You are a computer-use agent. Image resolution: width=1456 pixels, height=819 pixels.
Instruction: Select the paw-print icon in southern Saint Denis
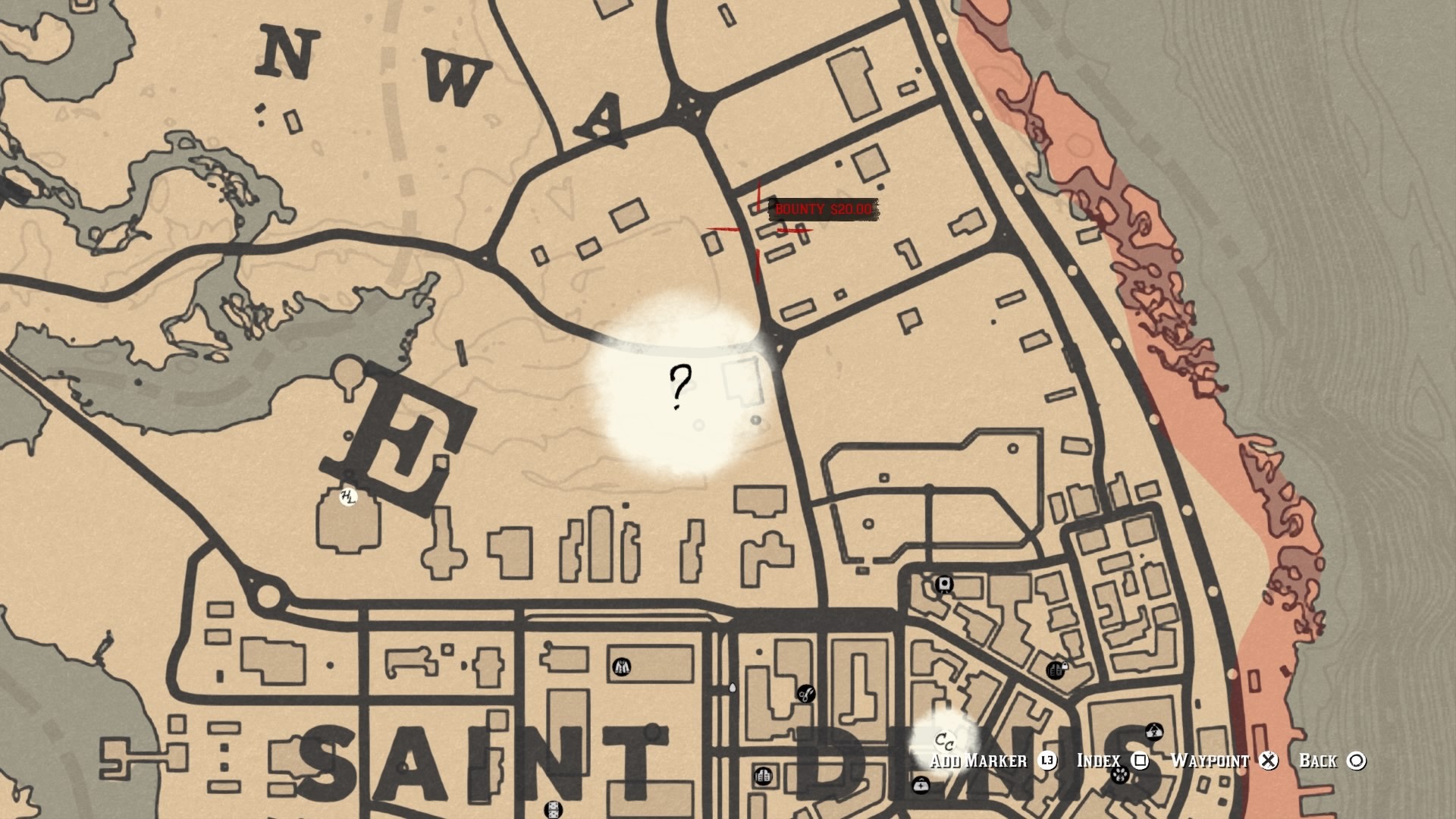point(1120,774)
